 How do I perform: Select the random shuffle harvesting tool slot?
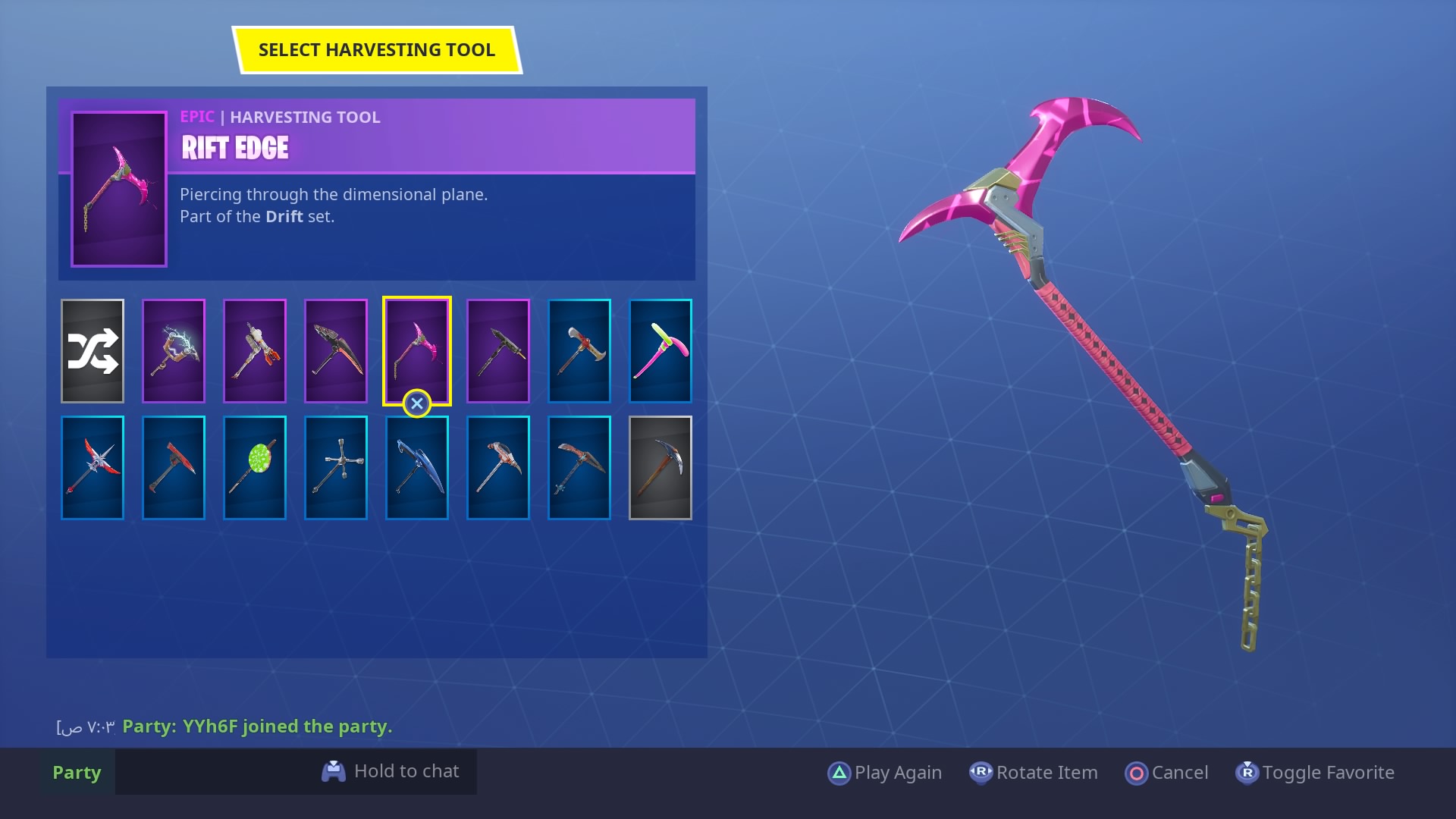click(x=93, y=350)
